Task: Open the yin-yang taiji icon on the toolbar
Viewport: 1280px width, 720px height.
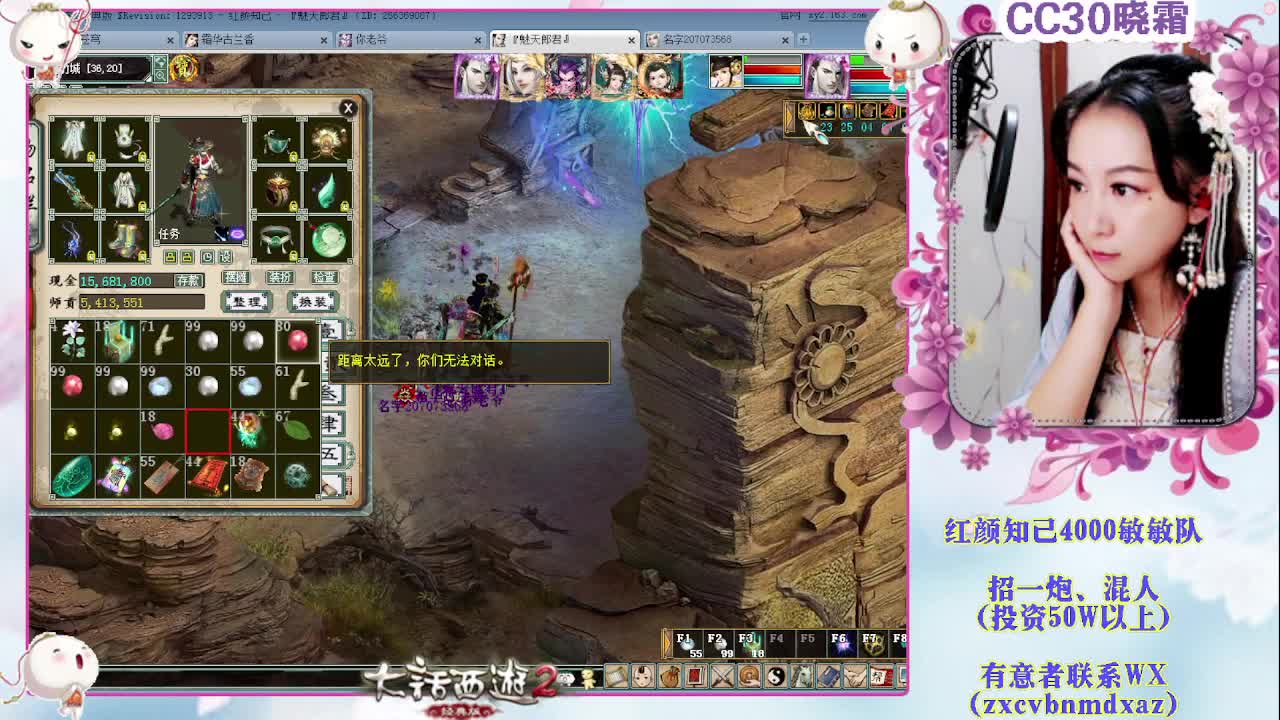Action: (776, 677)
